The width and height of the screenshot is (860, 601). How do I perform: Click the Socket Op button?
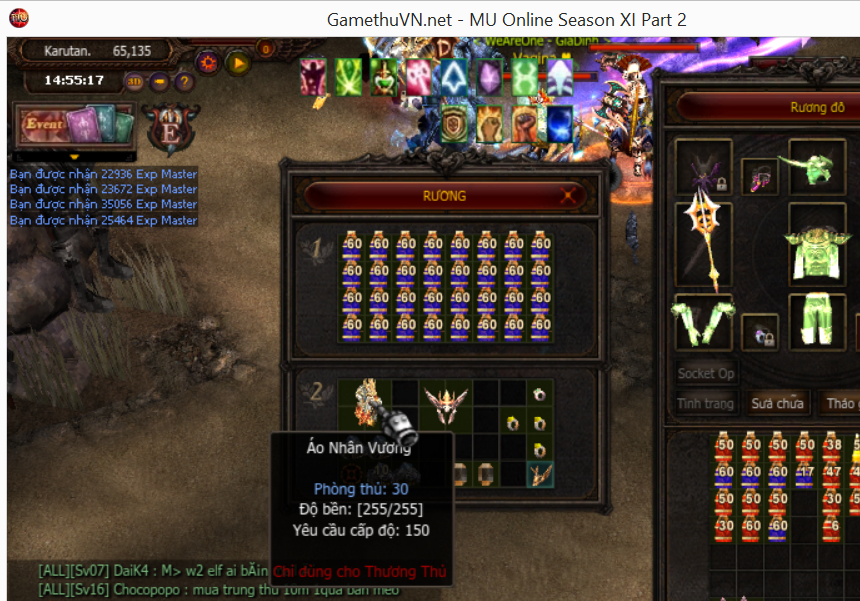click(706, 373)
